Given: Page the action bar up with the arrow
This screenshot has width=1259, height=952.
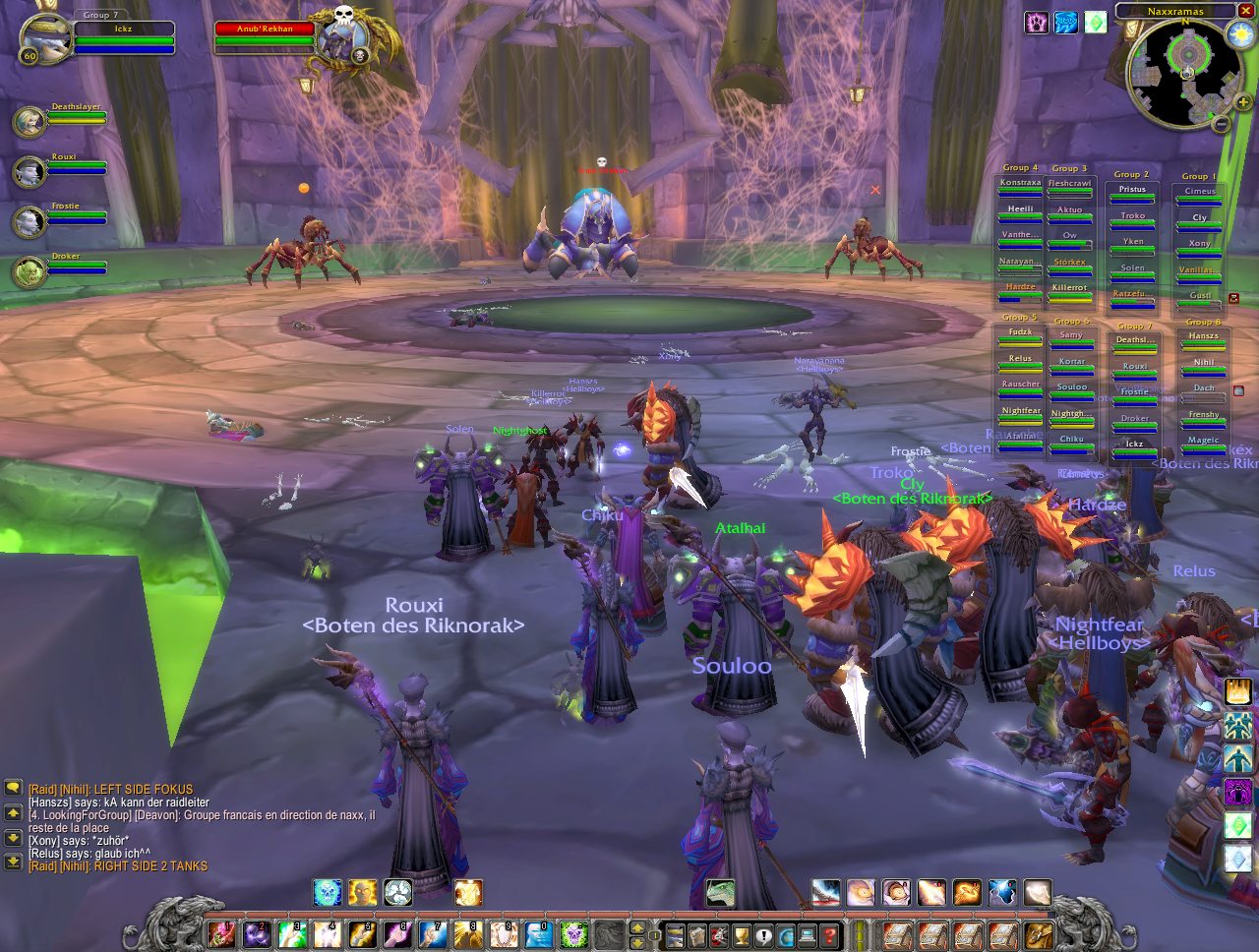Looking at the screenshot, I should (x=637, y=926).
